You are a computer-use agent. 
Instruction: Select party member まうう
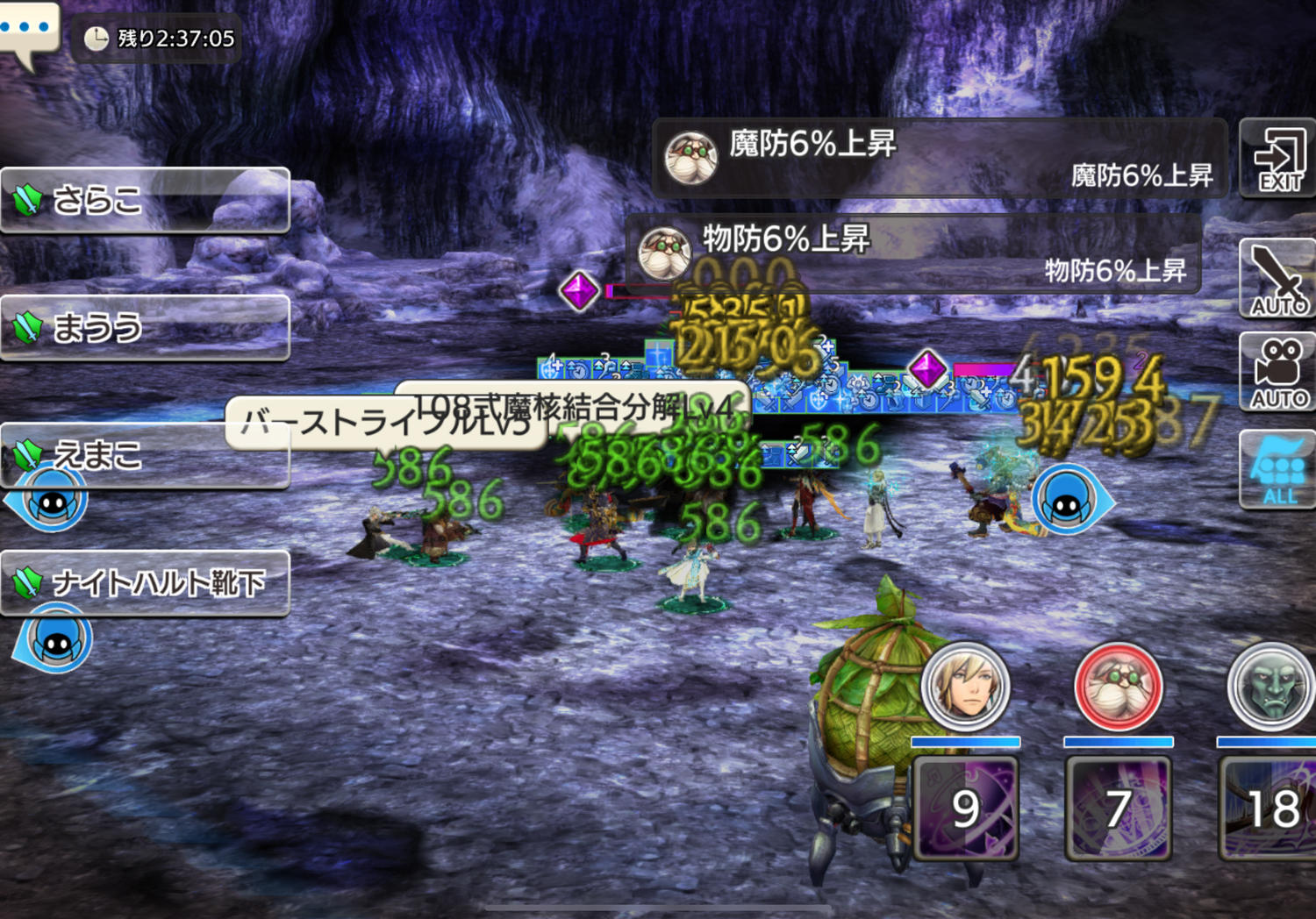[x=145, y=328]
